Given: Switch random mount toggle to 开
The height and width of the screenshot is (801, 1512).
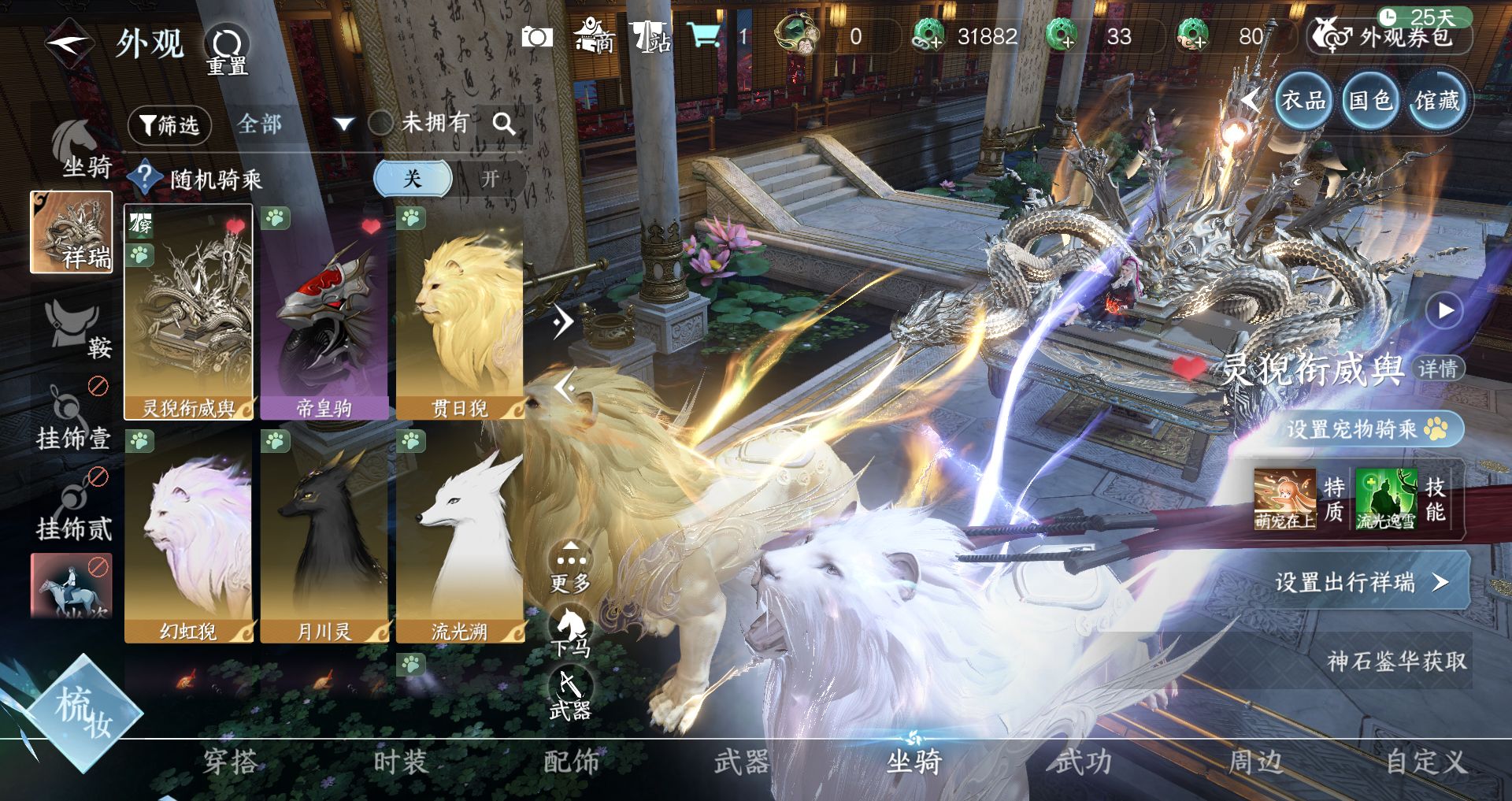Looking at the screenshot, I should 490,179.
